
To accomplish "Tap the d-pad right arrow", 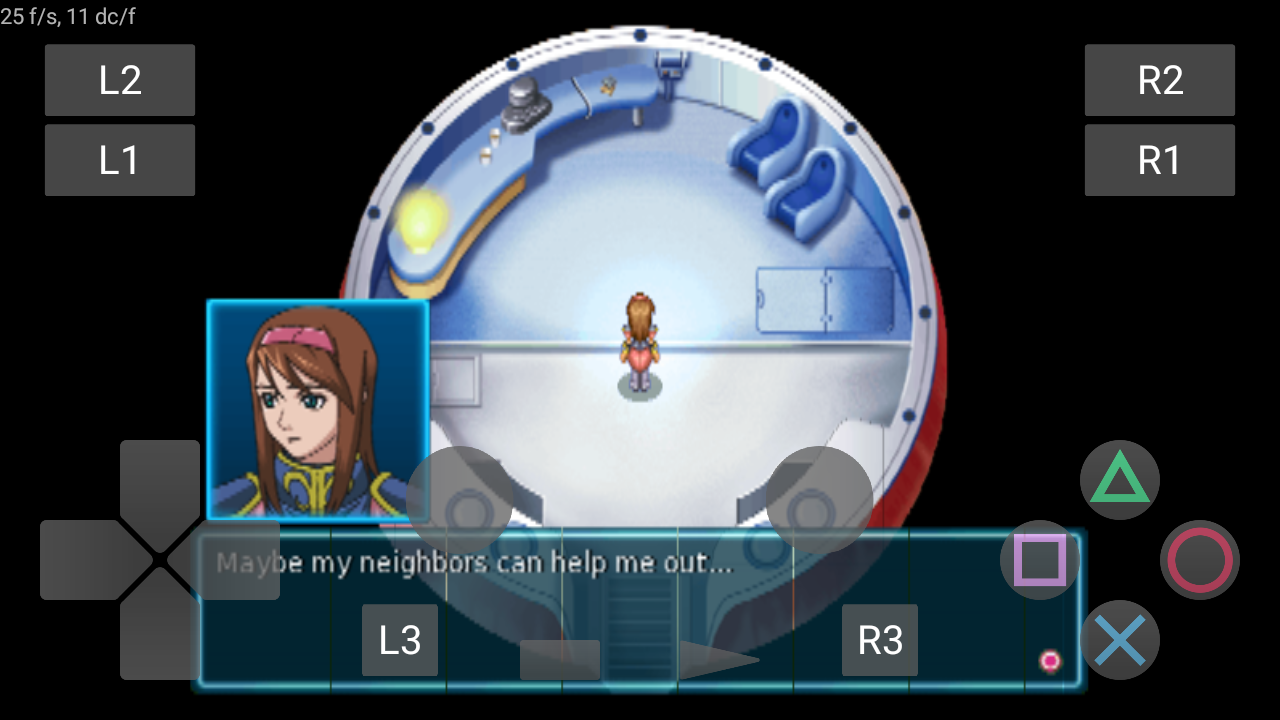I will (x=240, y=560).
